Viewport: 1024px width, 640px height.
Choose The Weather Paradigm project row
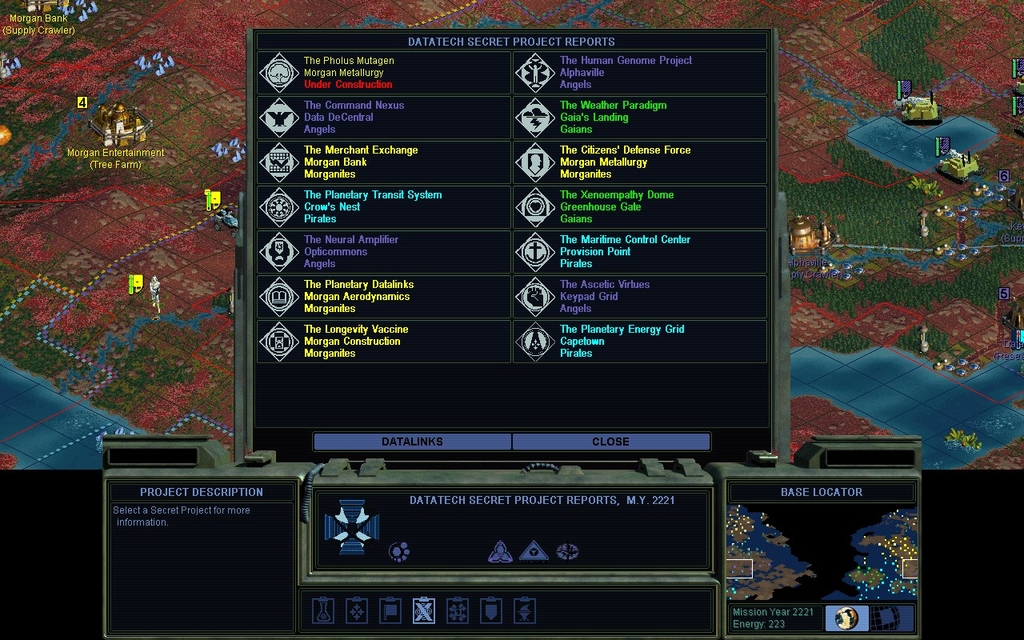(x=640, y=117)
